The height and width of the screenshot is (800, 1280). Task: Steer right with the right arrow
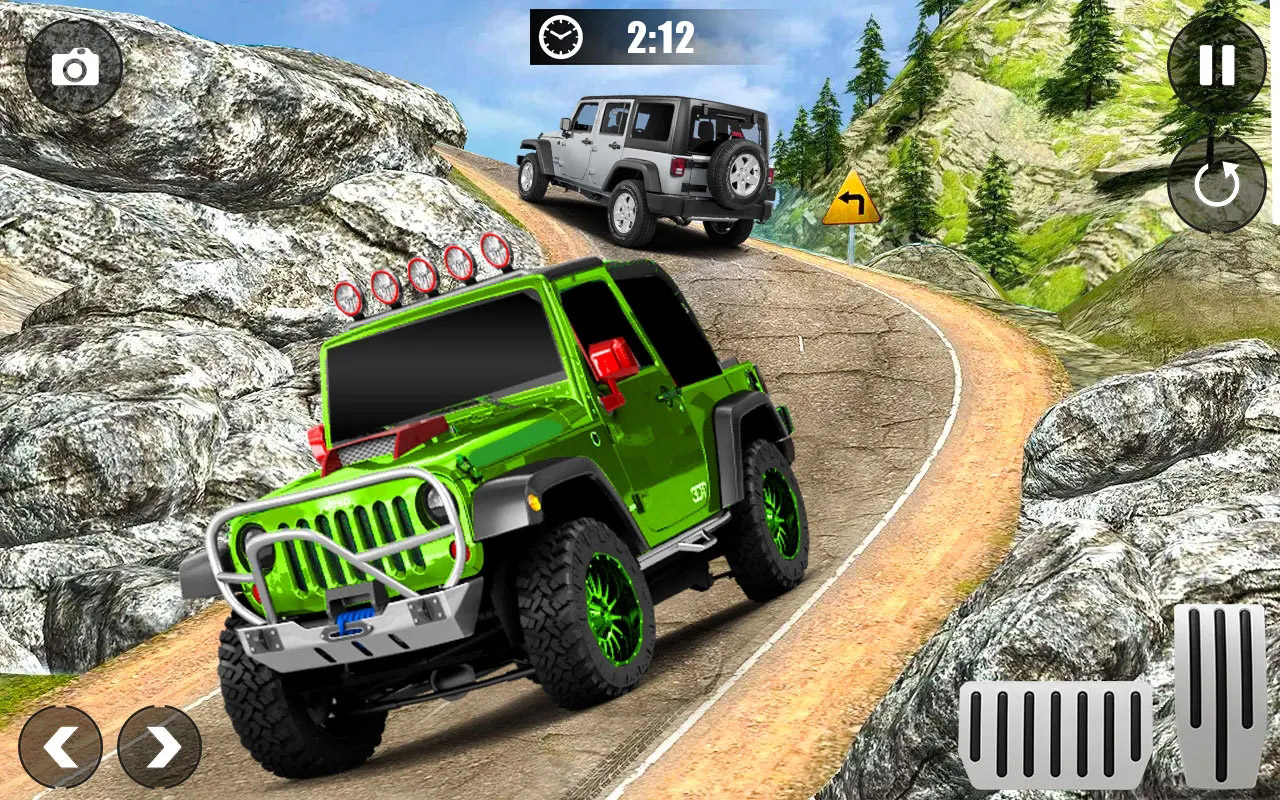pos(160,747)
